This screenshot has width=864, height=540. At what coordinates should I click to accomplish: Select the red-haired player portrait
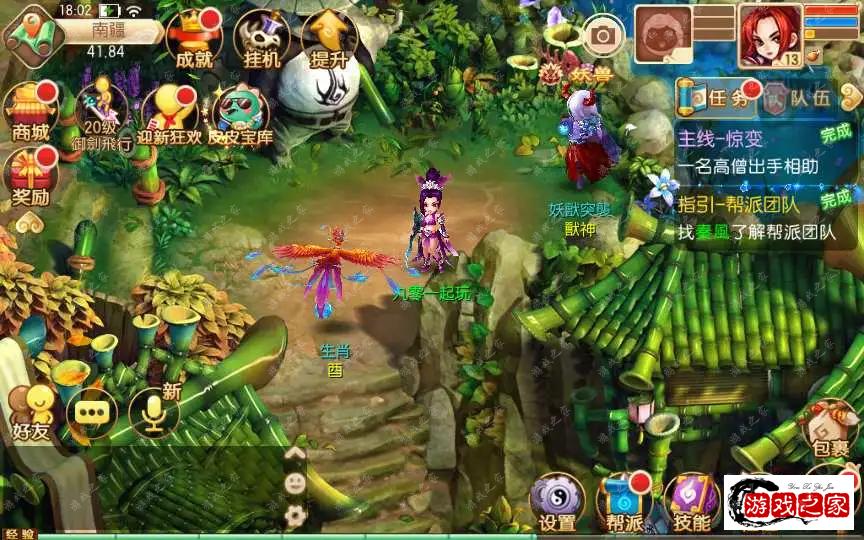tap(770, 36)
